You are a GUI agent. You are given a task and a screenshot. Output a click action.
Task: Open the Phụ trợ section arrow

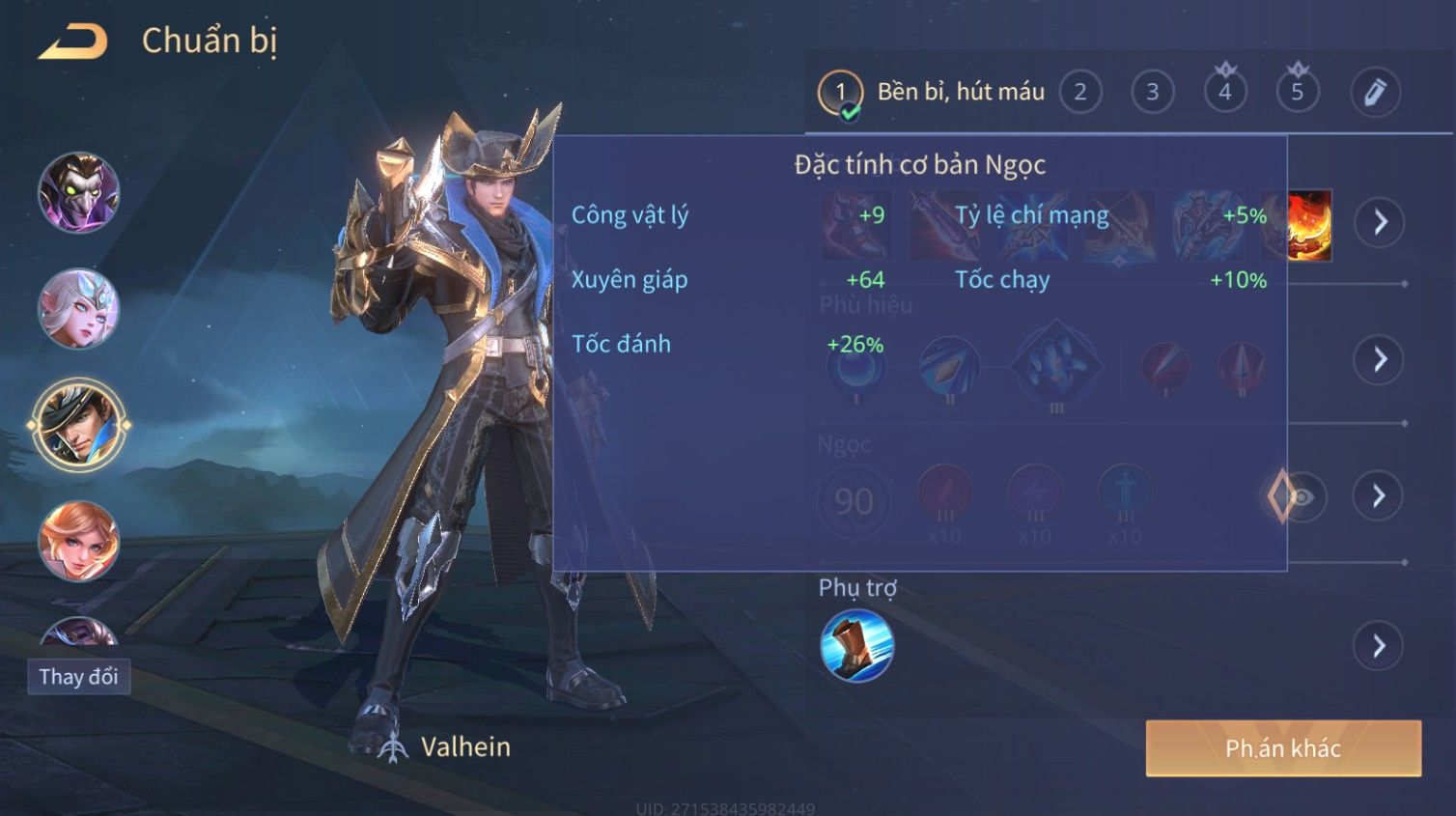pos(1379,646)
